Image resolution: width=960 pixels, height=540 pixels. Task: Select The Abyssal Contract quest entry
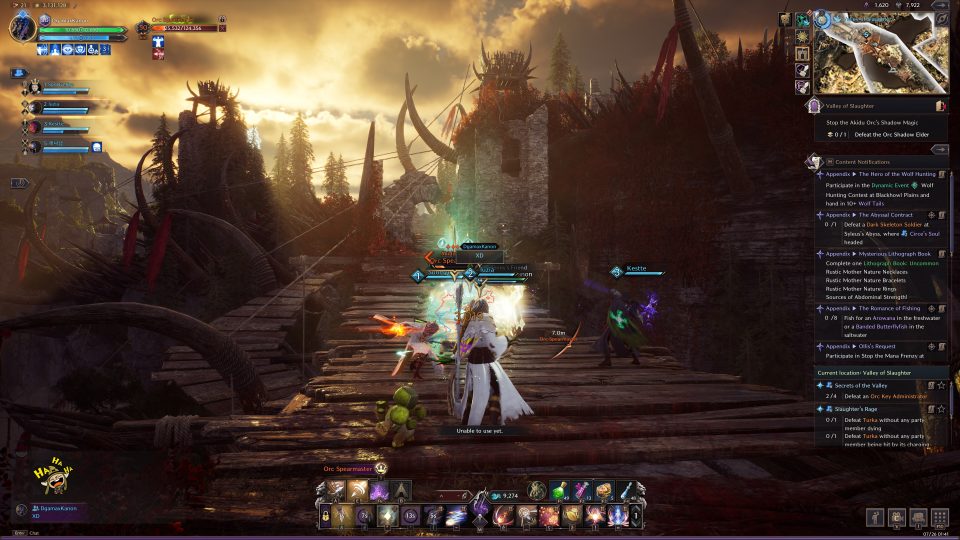coord(880,214)
